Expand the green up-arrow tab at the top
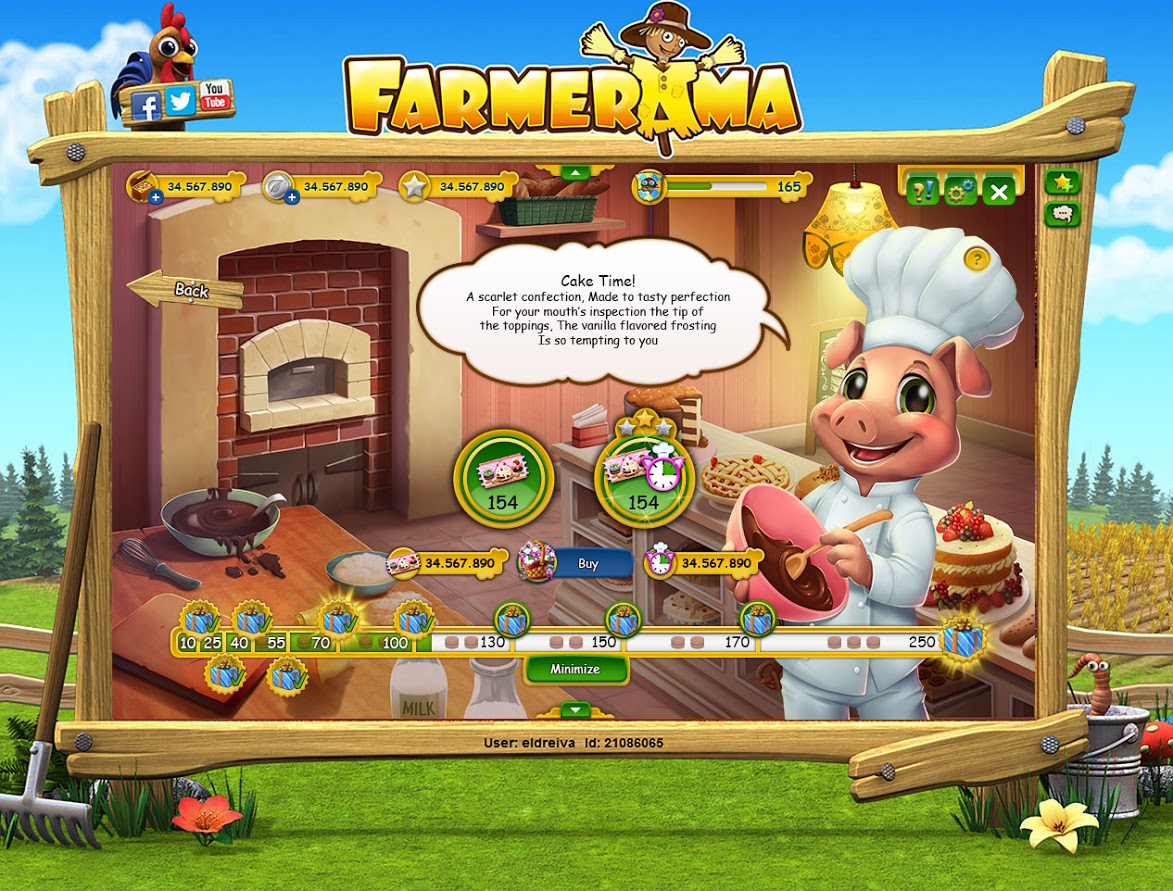The width and height of the screenshot is (1173, 891). click(x=574, y=173)
